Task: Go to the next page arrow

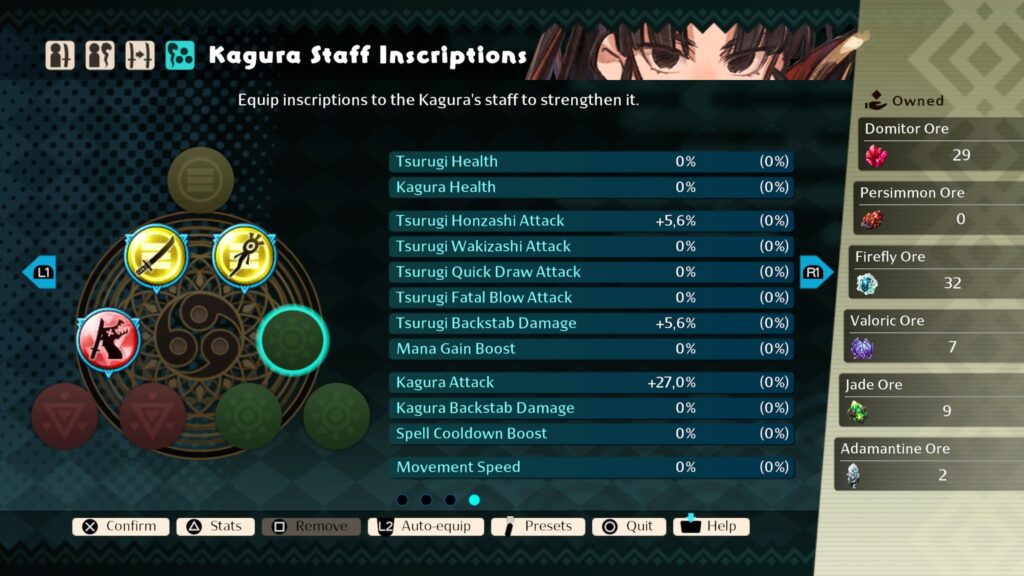Action: (815, 272)
